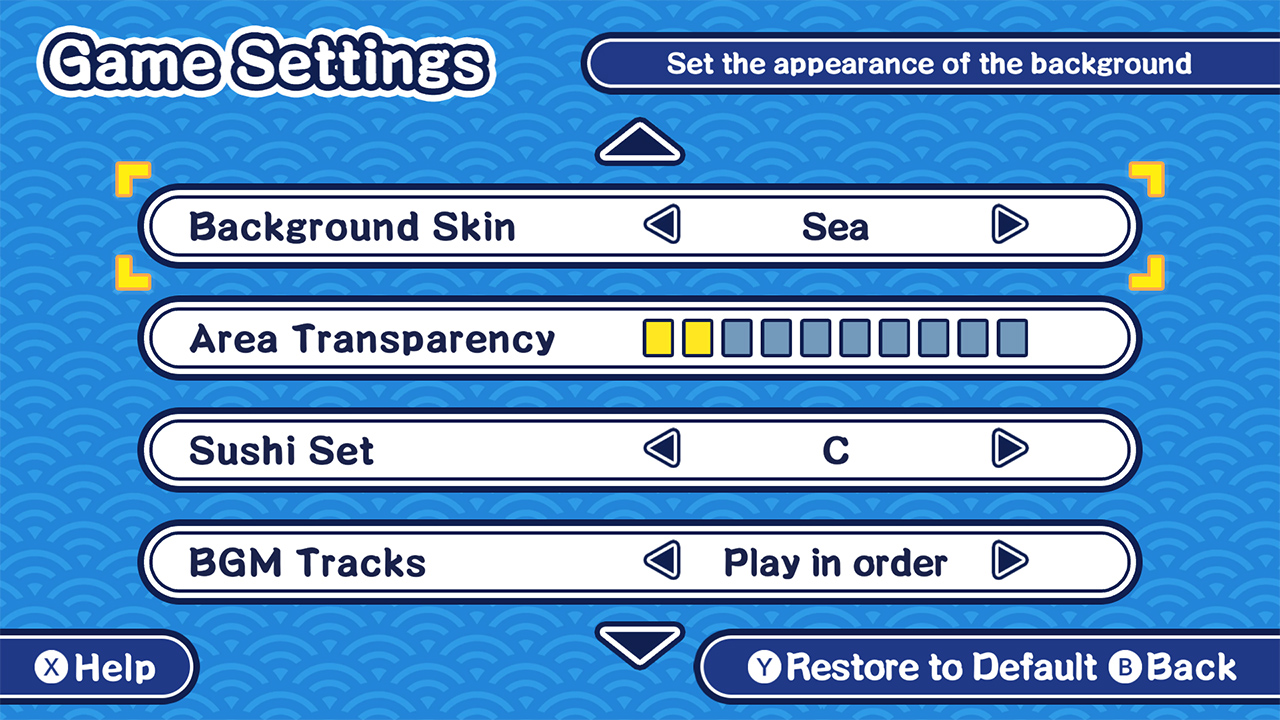Click the right arrow beside BGM Tracks
Viewport: 1280px width, 720px height.
coord(1010,562)
